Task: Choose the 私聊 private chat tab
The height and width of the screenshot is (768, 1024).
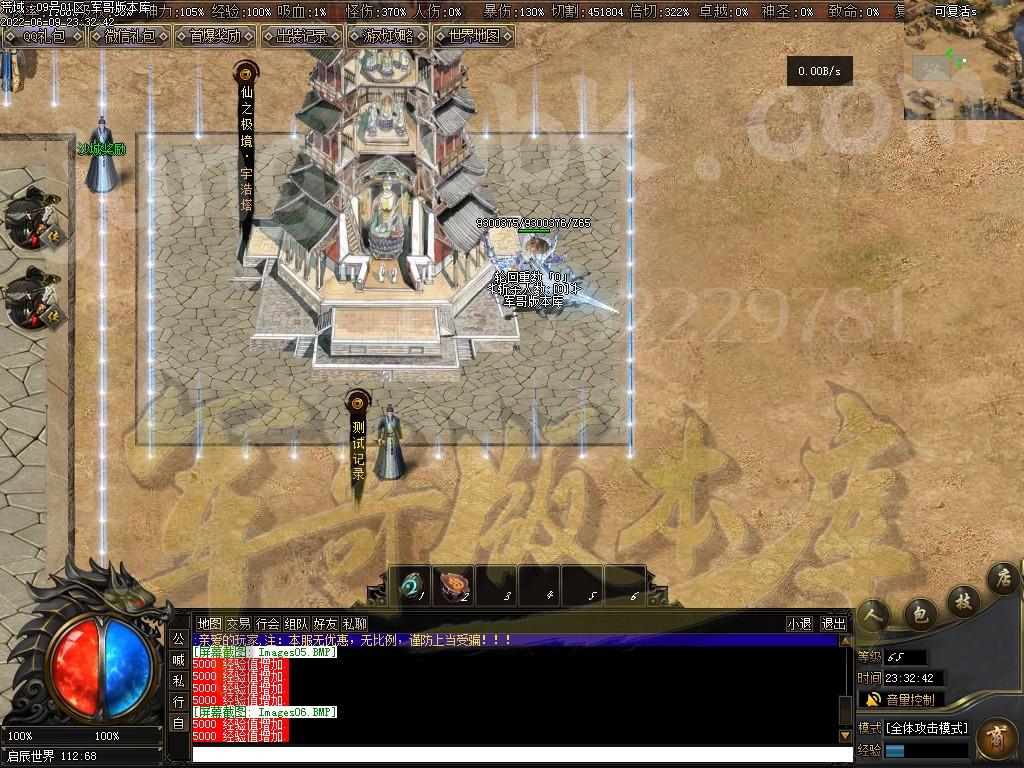Action: coord(354,623)
